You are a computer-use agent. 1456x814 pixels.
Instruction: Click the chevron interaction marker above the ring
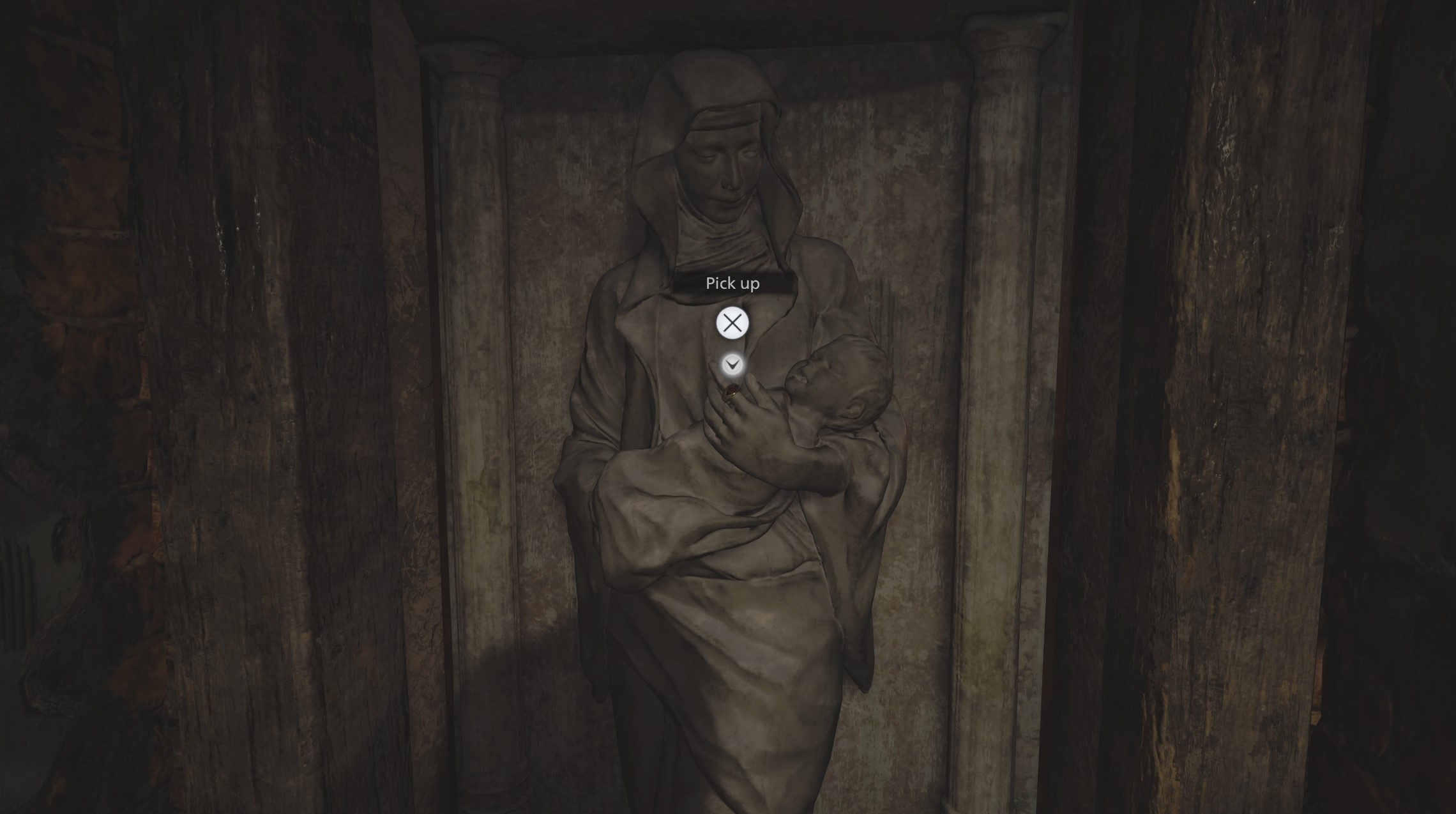pyautogui.click(x=732, y=364)
